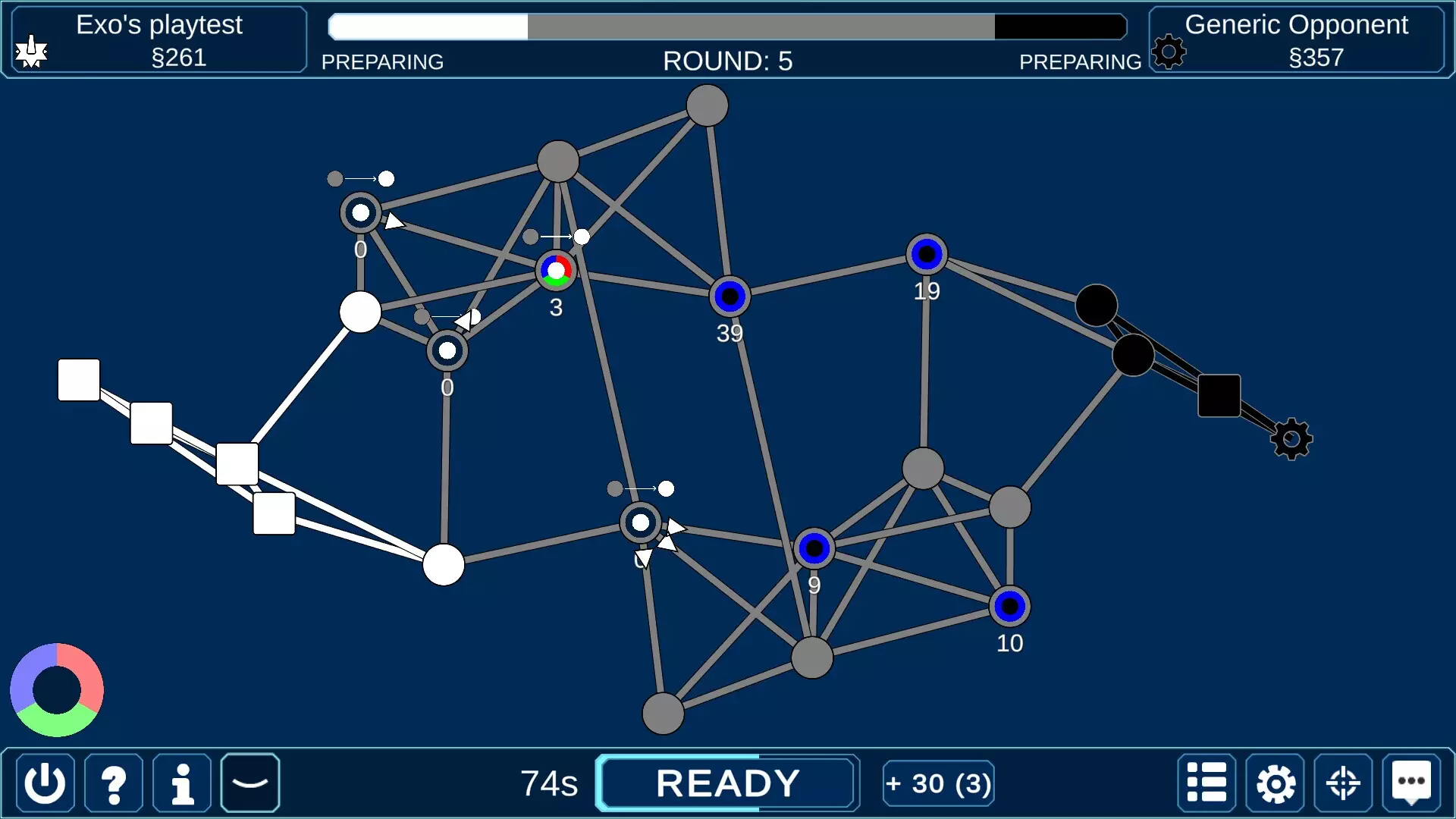Show the info panel
The height and width of the screenshot is (819, 1456).
click(x=182, y=783)
